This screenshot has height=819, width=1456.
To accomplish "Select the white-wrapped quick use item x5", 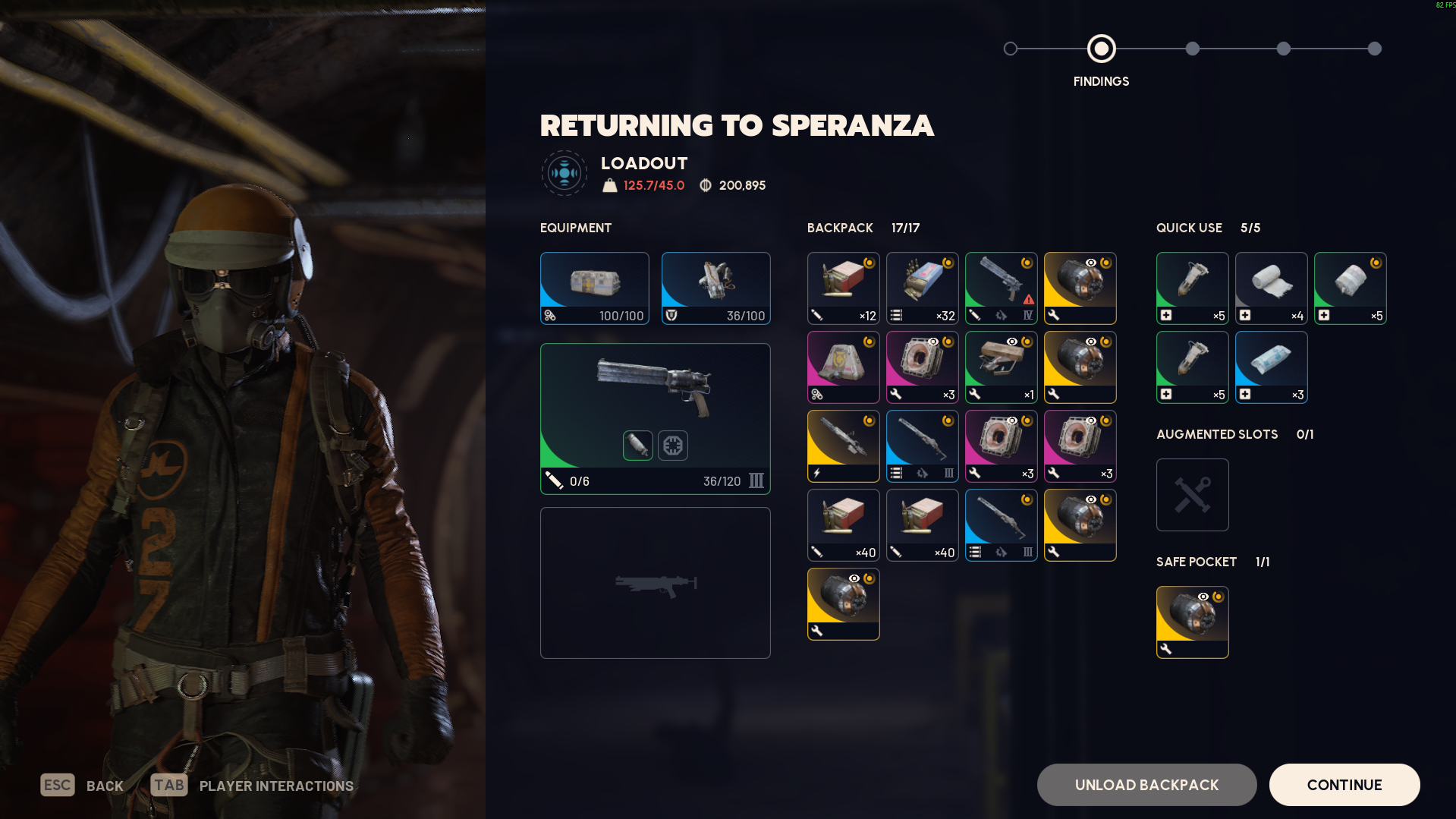I will pos(1350,288).
